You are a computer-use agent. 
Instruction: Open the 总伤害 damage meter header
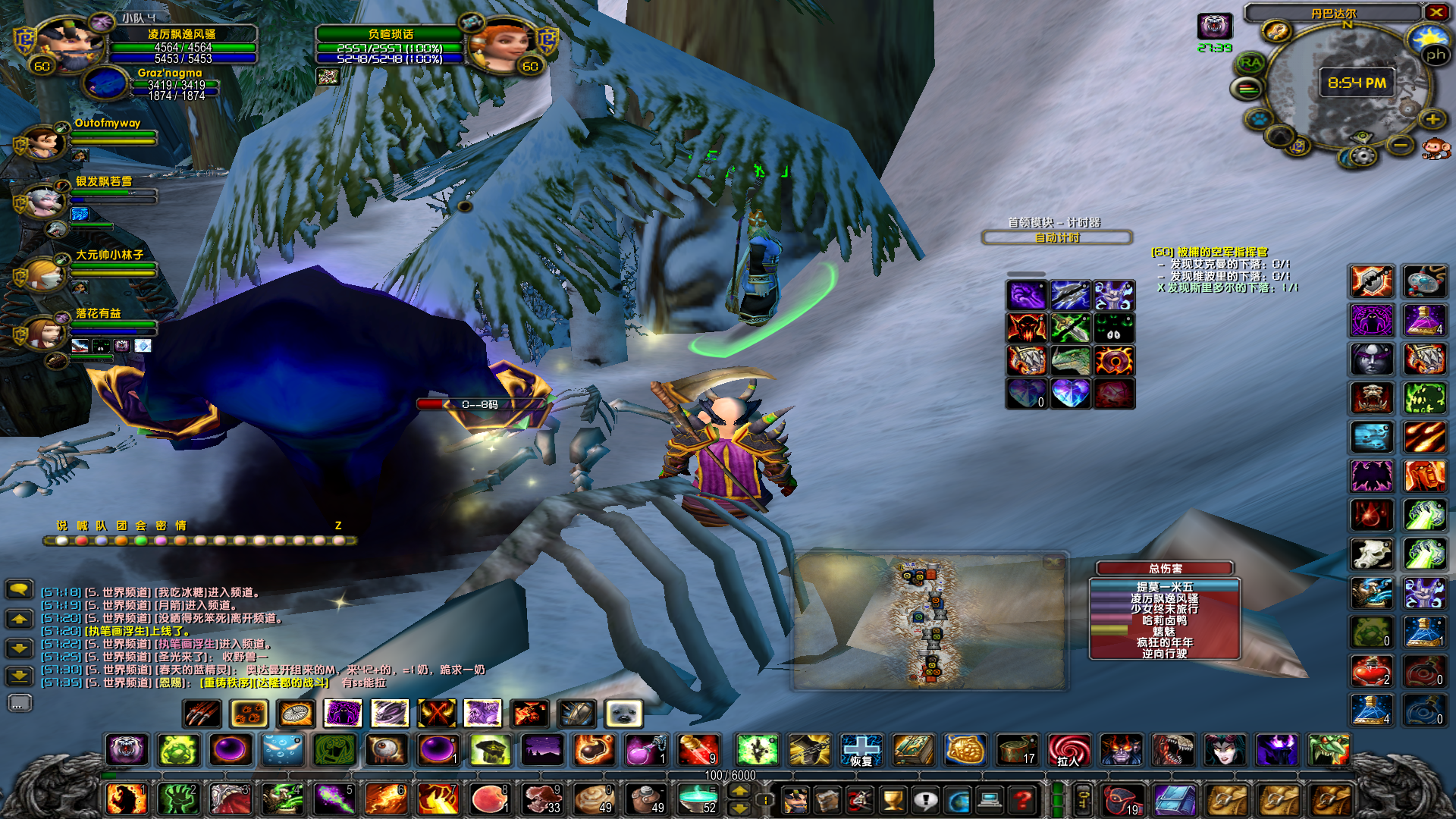click(x=1165, y=568)
